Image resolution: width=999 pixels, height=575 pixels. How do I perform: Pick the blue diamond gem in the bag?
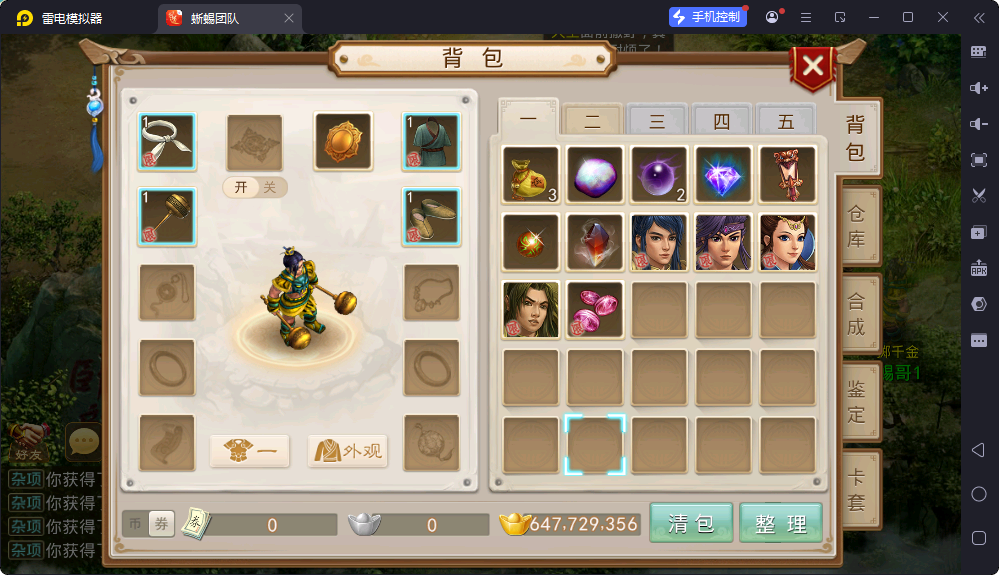[723, 174]
